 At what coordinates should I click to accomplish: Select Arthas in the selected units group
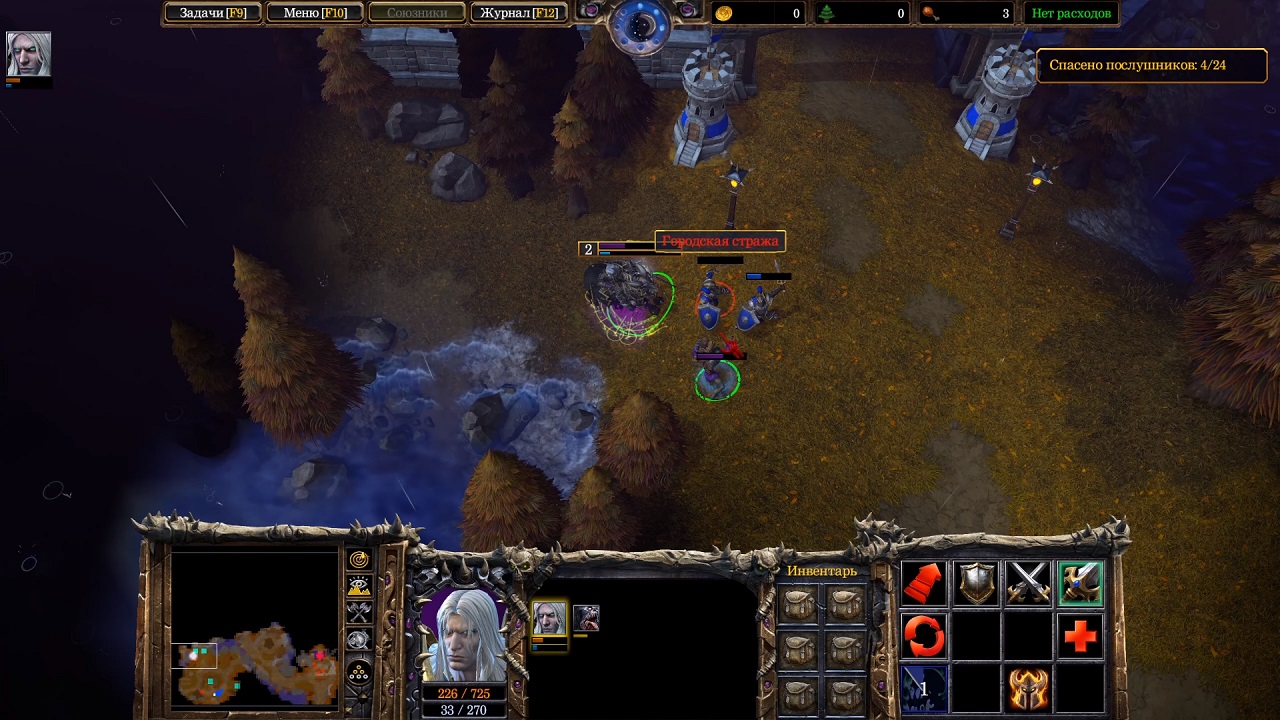coord(548,618)
